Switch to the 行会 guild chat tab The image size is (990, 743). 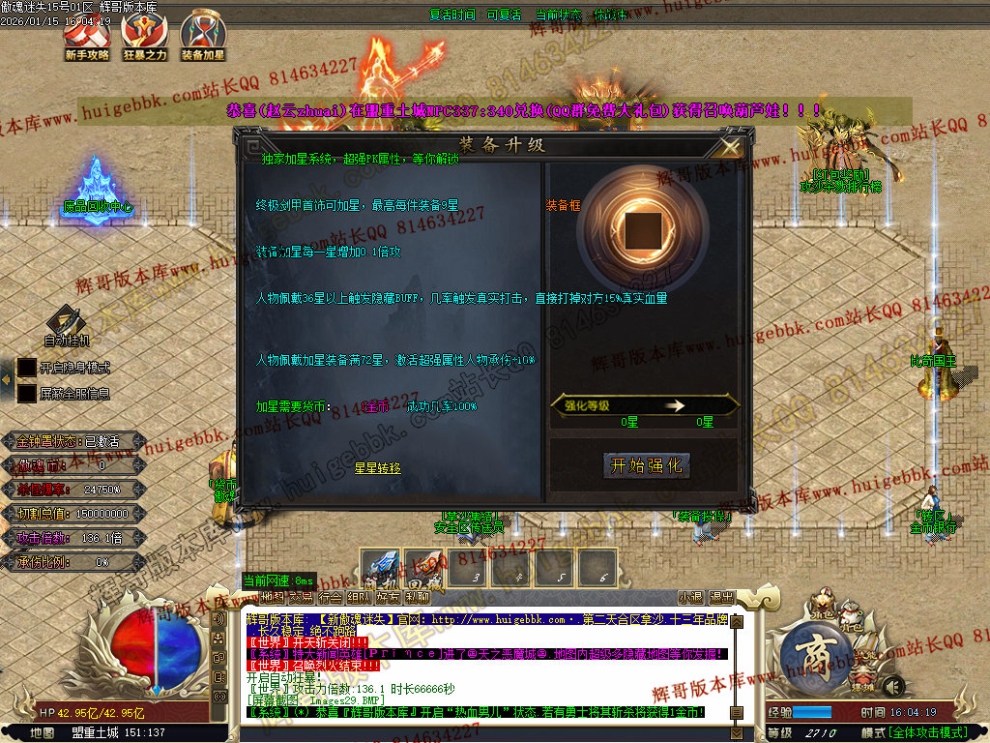click(329, 597)
